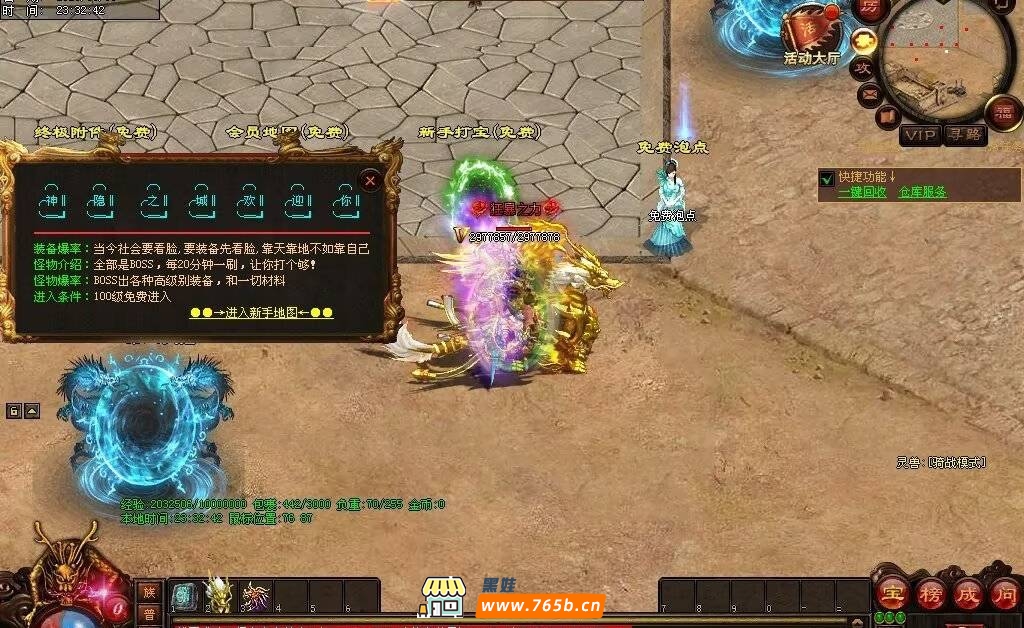Open 仓库服务 warehouse service link

pos(922,192)
